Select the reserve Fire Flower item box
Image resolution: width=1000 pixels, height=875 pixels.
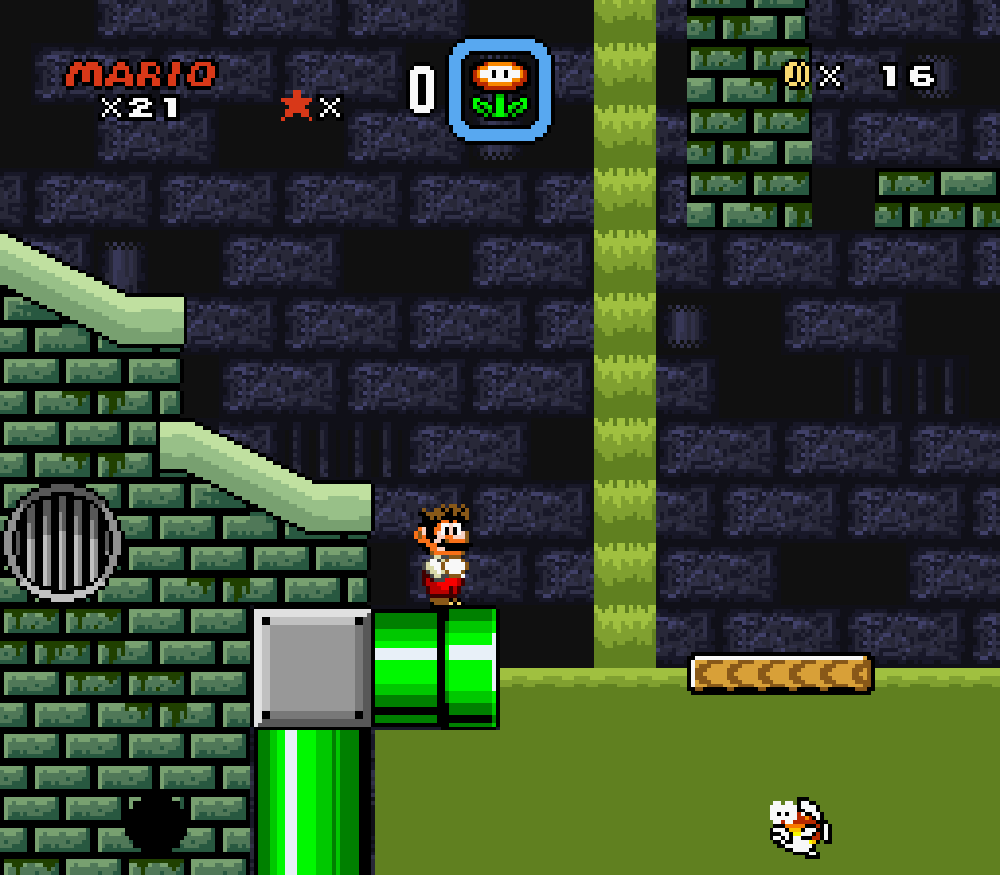(499, 90)
